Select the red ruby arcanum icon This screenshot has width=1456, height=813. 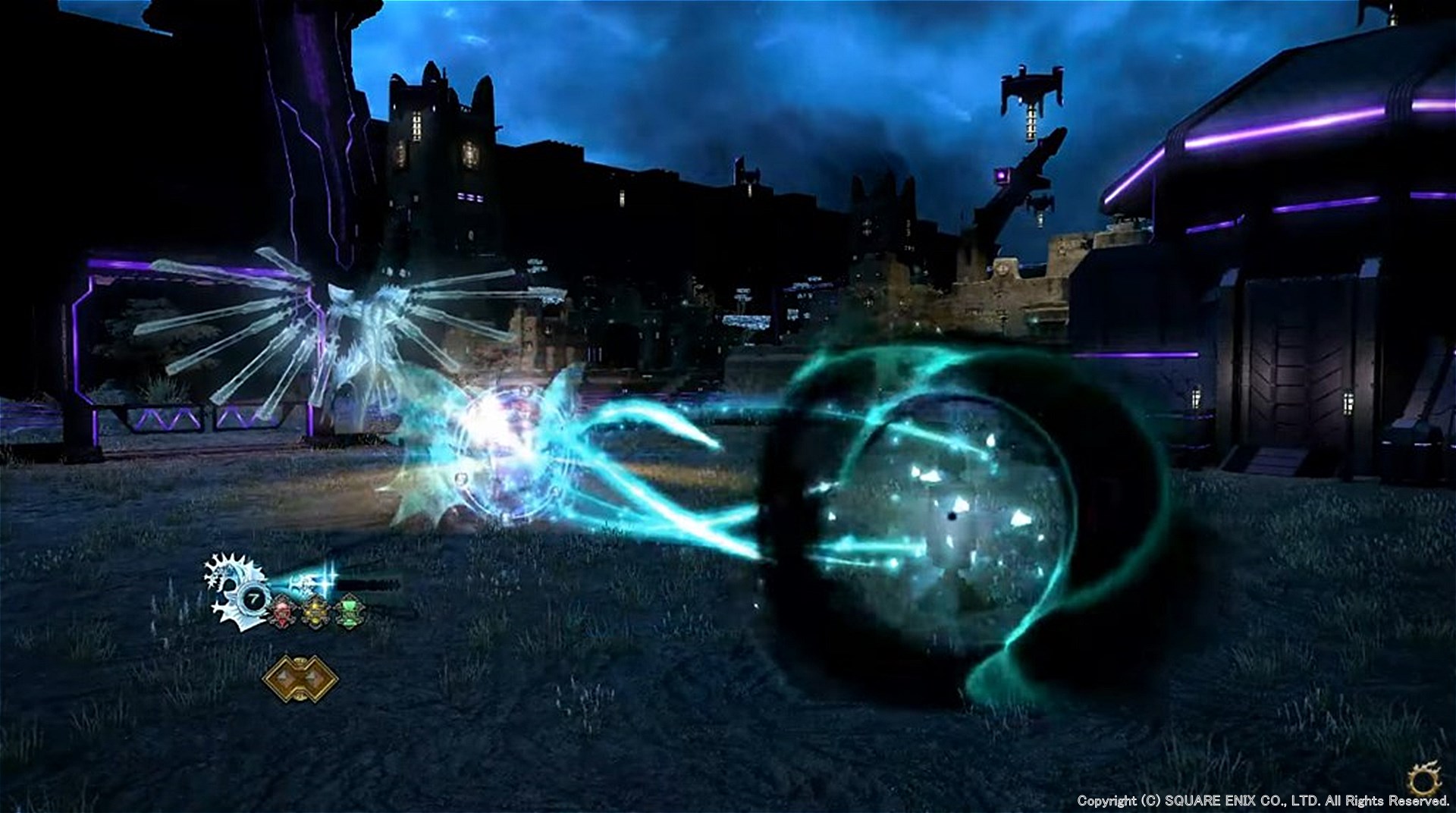coord(281,612)
